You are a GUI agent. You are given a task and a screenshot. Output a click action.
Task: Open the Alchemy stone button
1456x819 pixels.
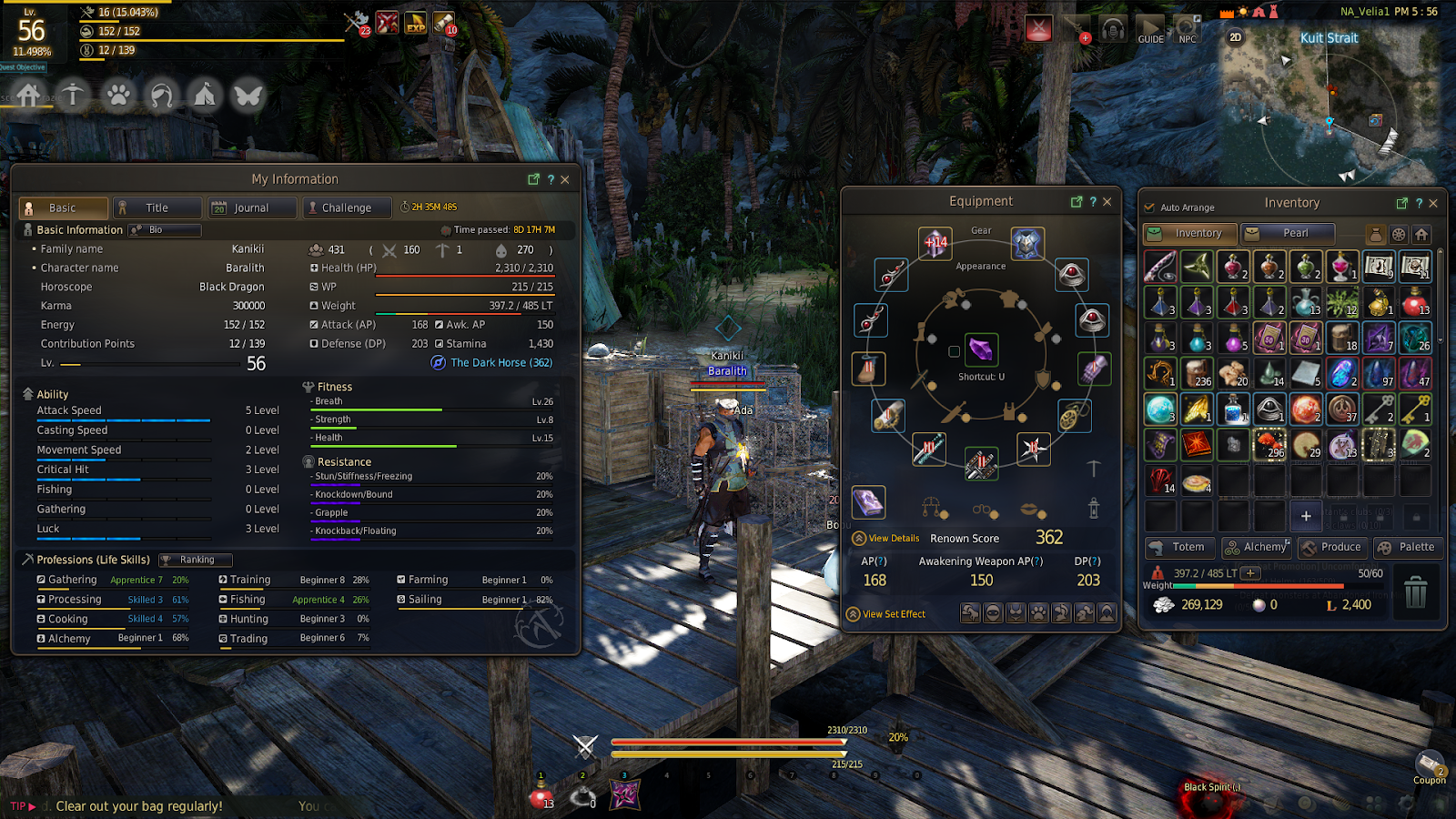[x=1257, y=547]
